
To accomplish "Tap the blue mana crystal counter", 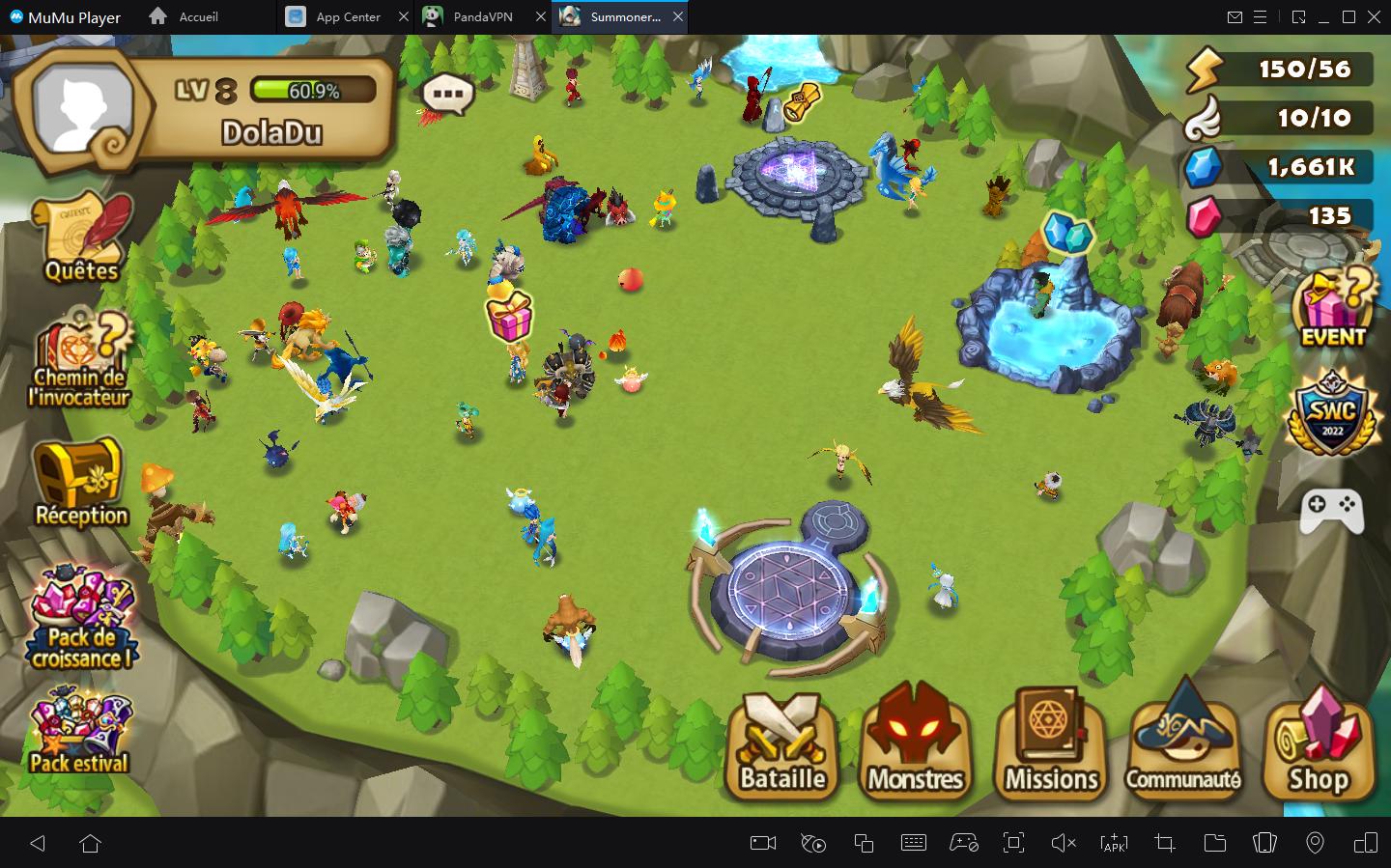I will (1280, 167).
